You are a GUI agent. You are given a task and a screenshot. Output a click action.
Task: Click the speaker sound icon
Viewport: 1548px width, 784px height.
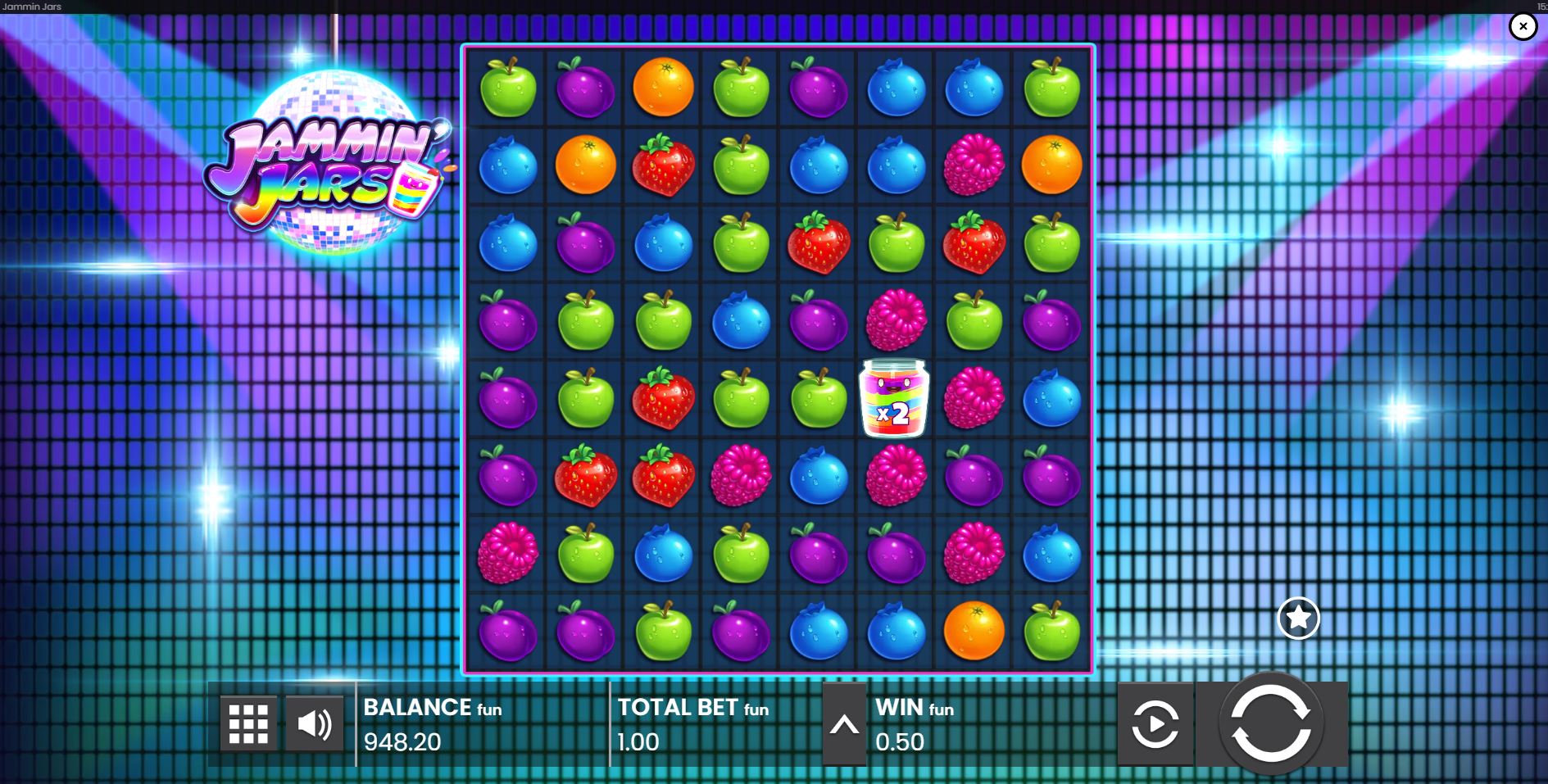pos(314,723)
